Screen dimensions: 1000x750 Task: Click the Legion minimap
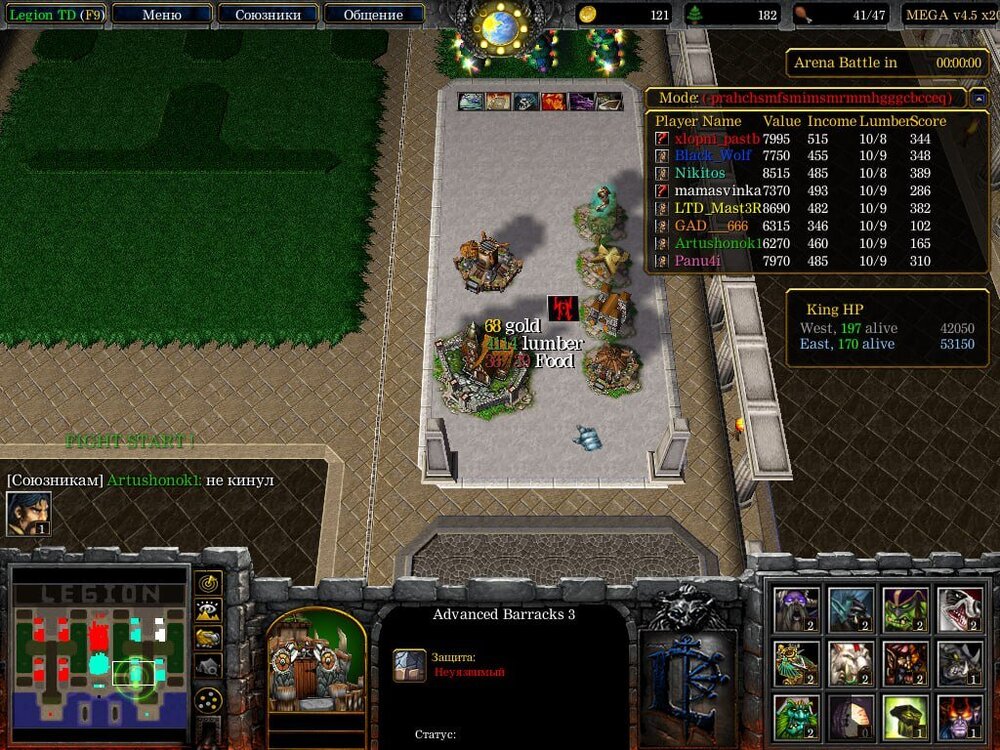[100, 648]
